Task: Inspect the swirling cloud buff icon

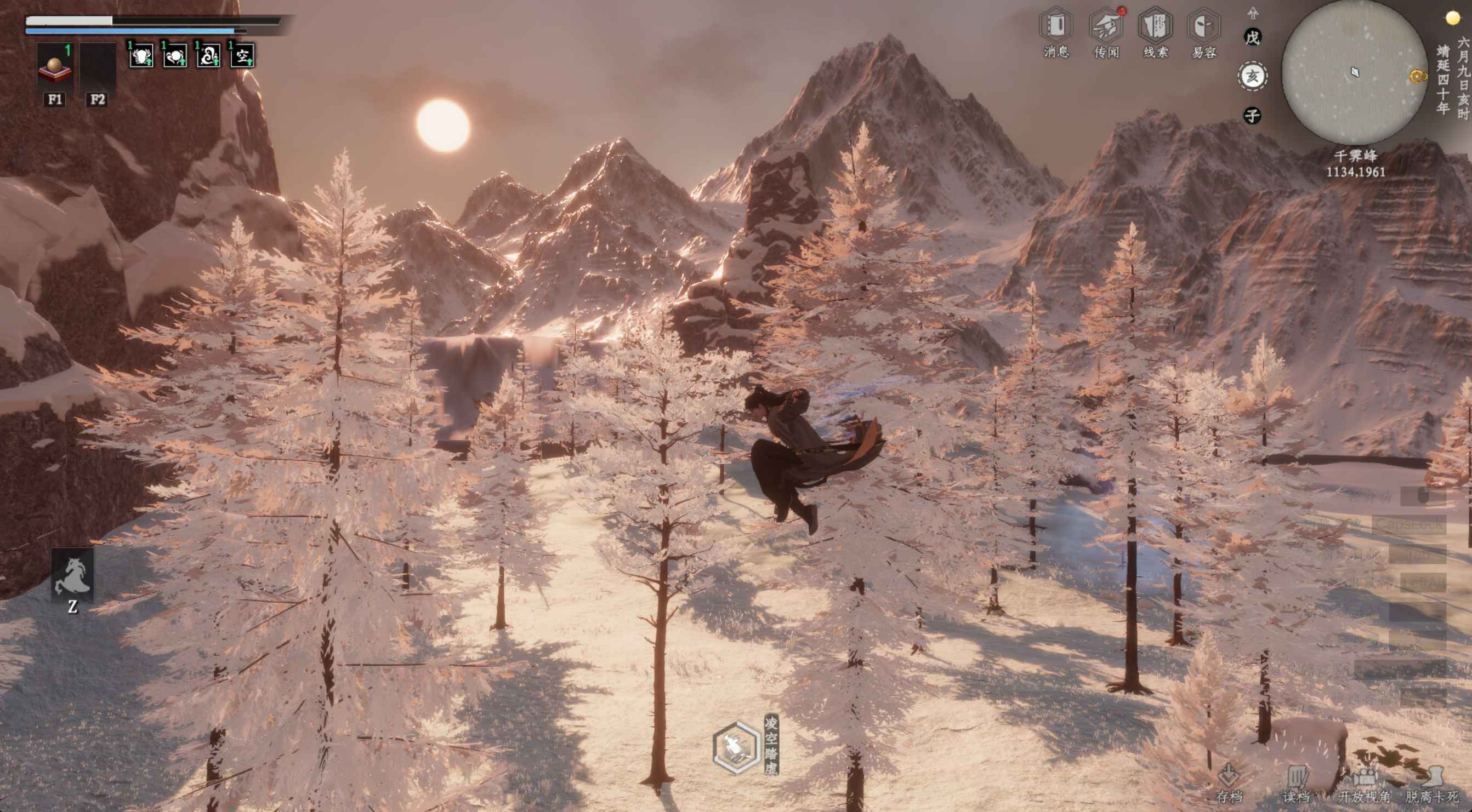Action: click(208, 56)
